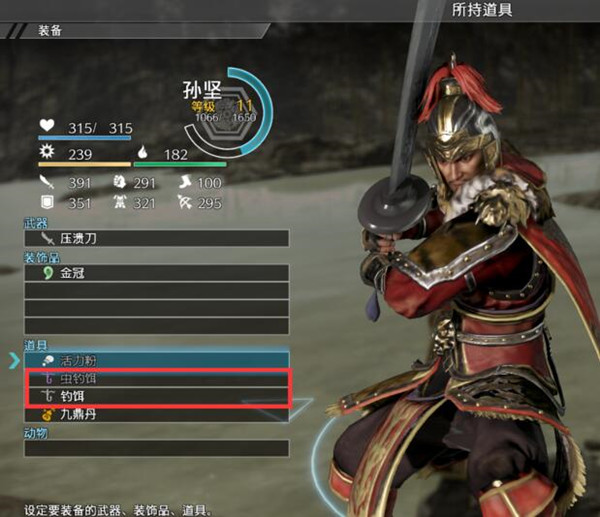
Task: Select the 九鼎丹 item slot
Action: [156, 414]
